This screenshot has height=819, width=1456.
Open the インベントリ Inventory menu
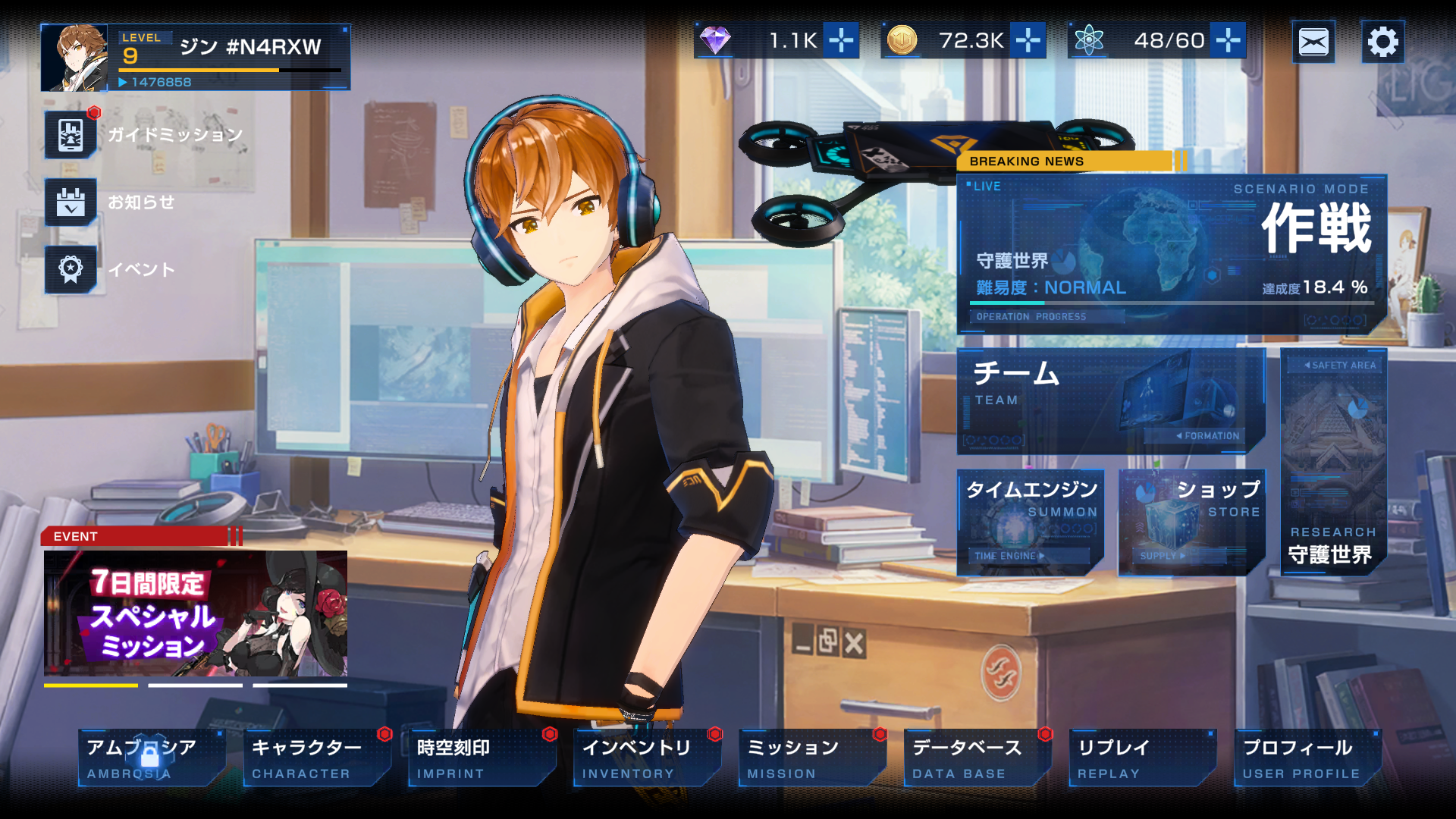(x=647, y=758)
